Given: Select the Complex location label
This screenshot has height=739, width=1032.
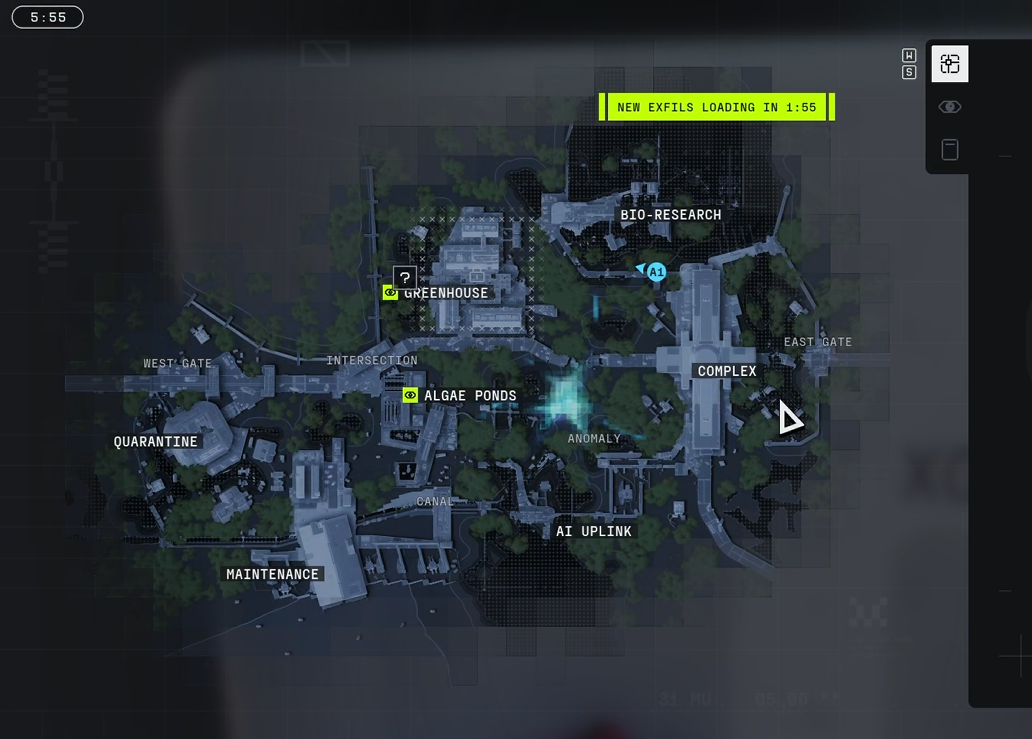Looking at the screenshot, I should pyautogui.click(x=727, y=371).
